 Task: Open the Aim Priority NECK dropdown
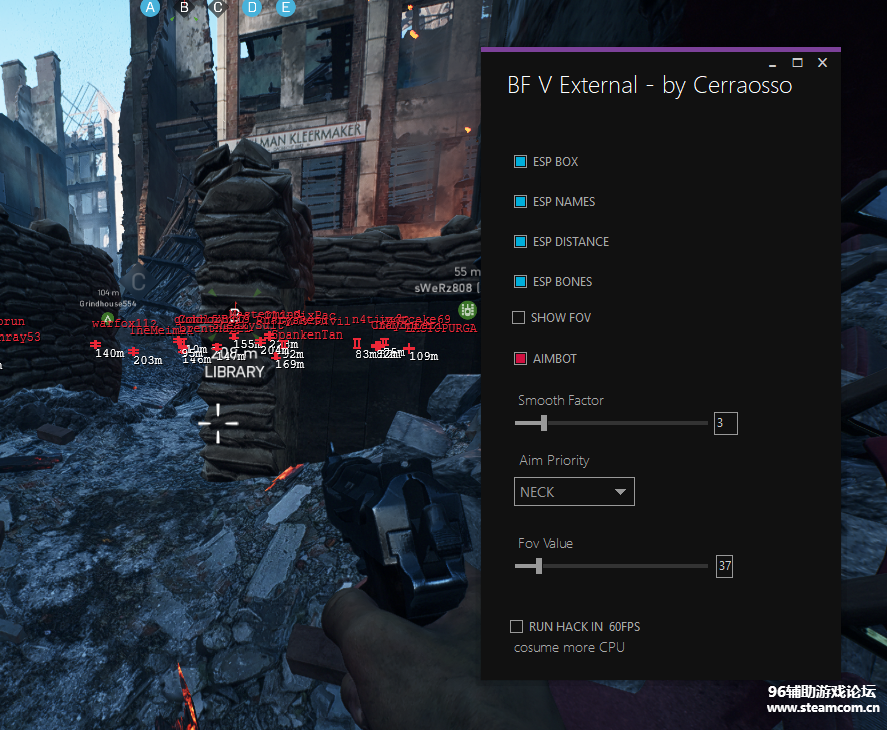pyautogui.click(x=575, y=492)
